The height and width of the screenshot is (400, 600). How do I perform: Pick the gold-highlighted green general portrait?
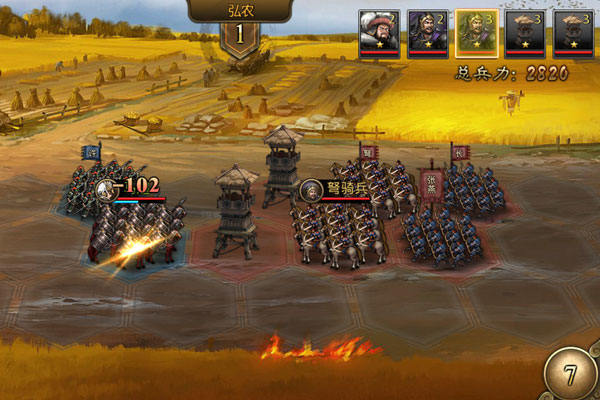coord(477,32)
